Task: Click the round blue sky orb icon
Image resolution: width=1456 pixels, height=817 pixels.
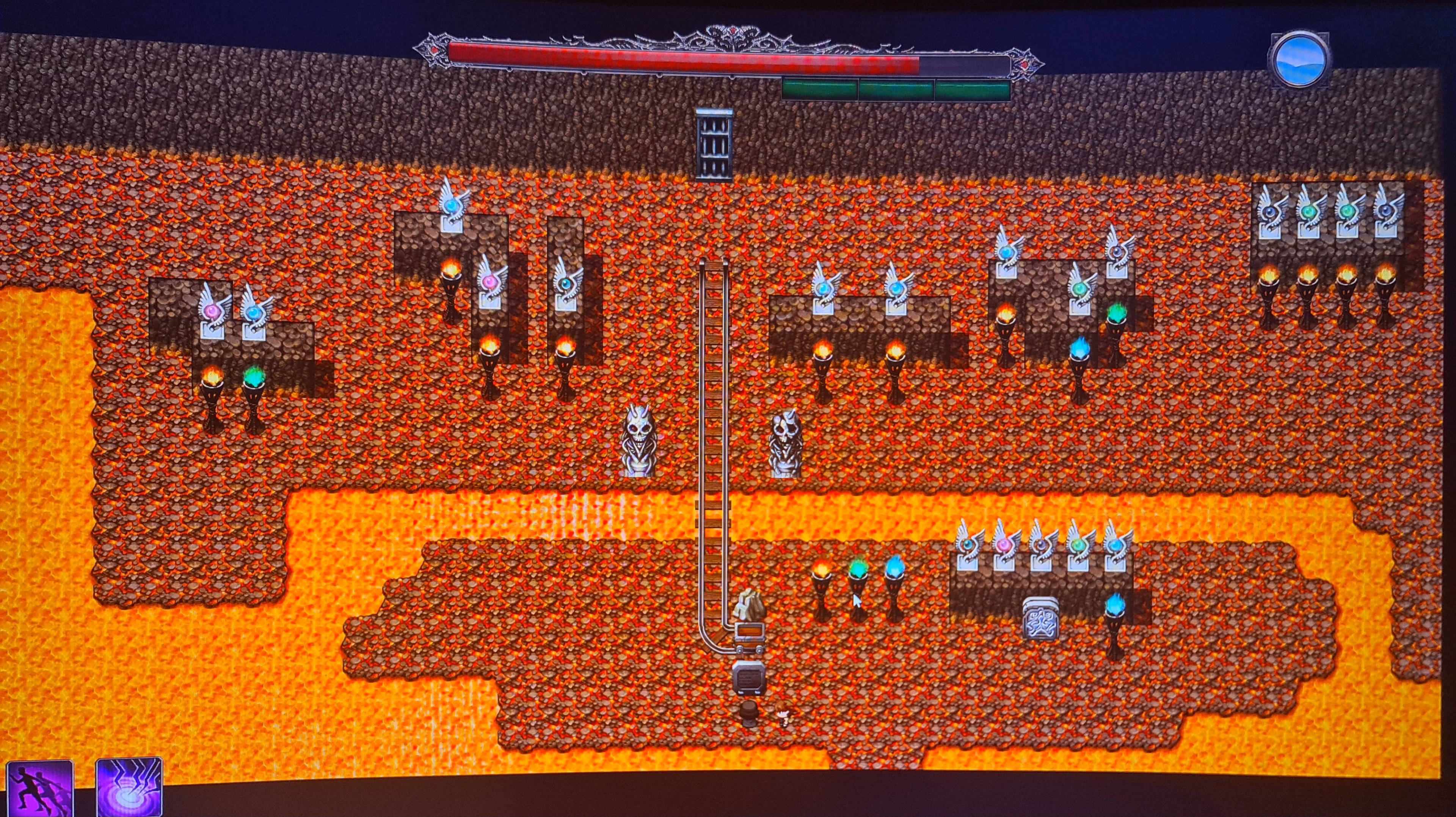Action: click(x=1299, y=60)
